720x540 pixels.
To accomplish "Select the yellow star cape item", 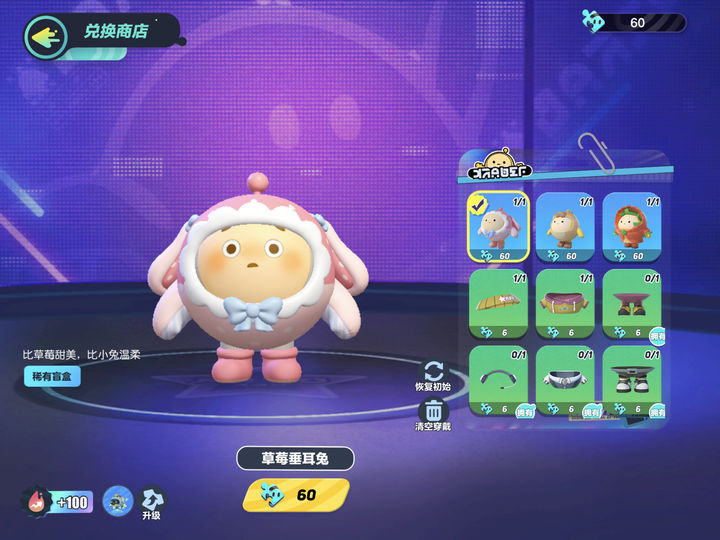I will click(x=498, y=304).
